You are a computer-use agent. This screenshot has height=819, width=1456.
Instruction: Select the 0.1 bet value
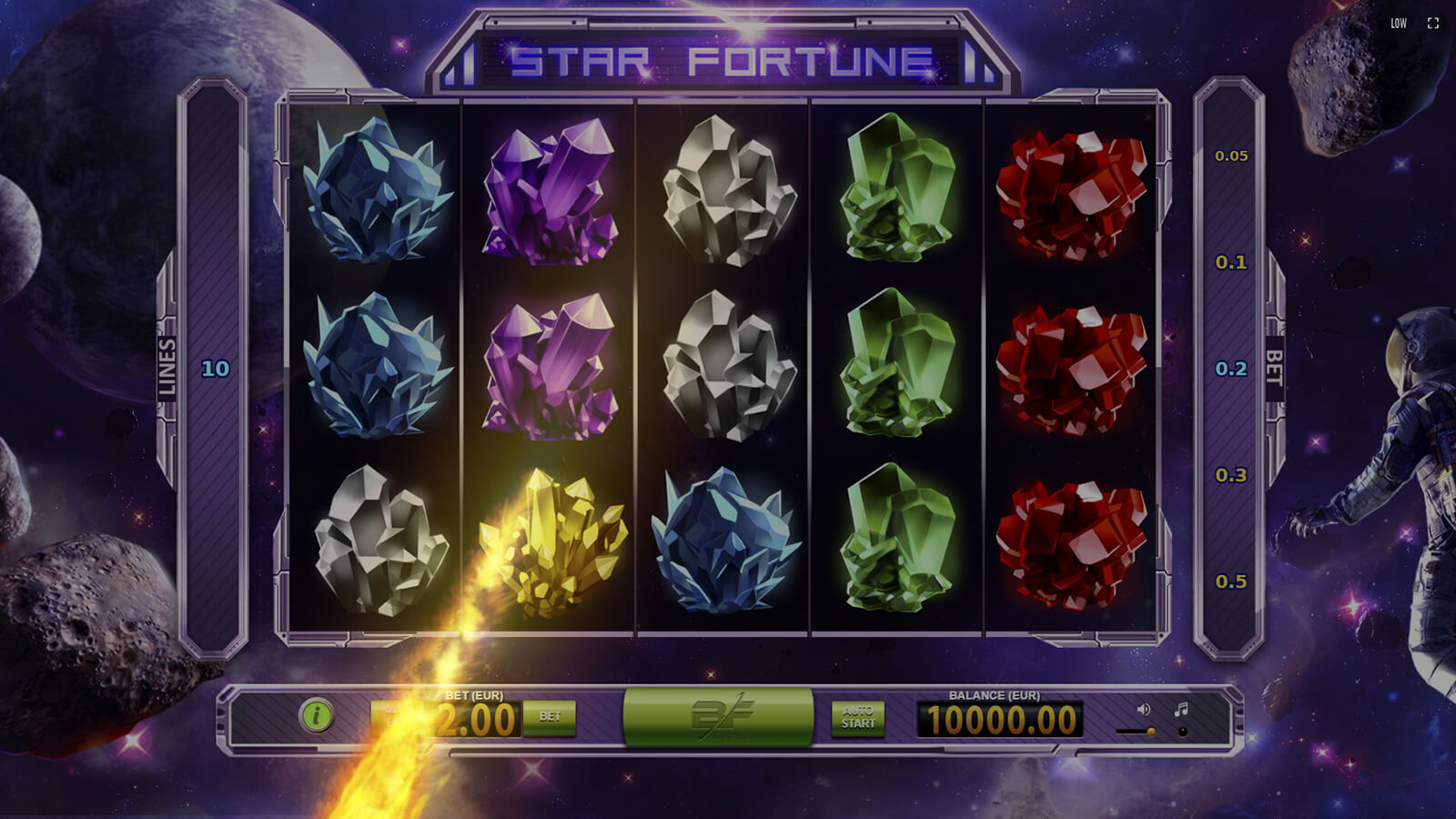pos(1231,263)
